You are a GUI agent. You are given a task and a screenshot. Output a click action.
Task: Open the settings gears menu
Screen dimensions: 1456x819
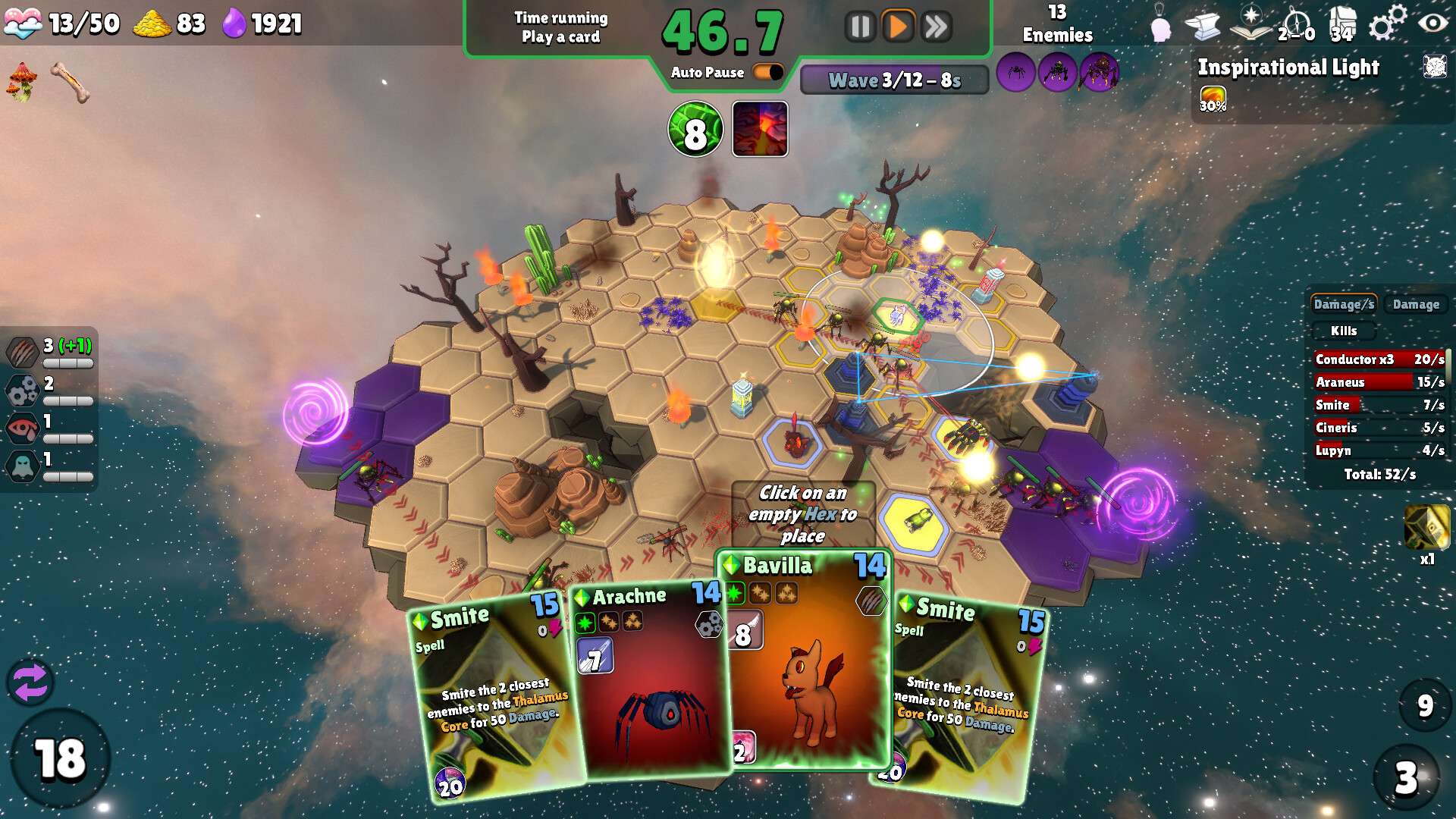1387,24
